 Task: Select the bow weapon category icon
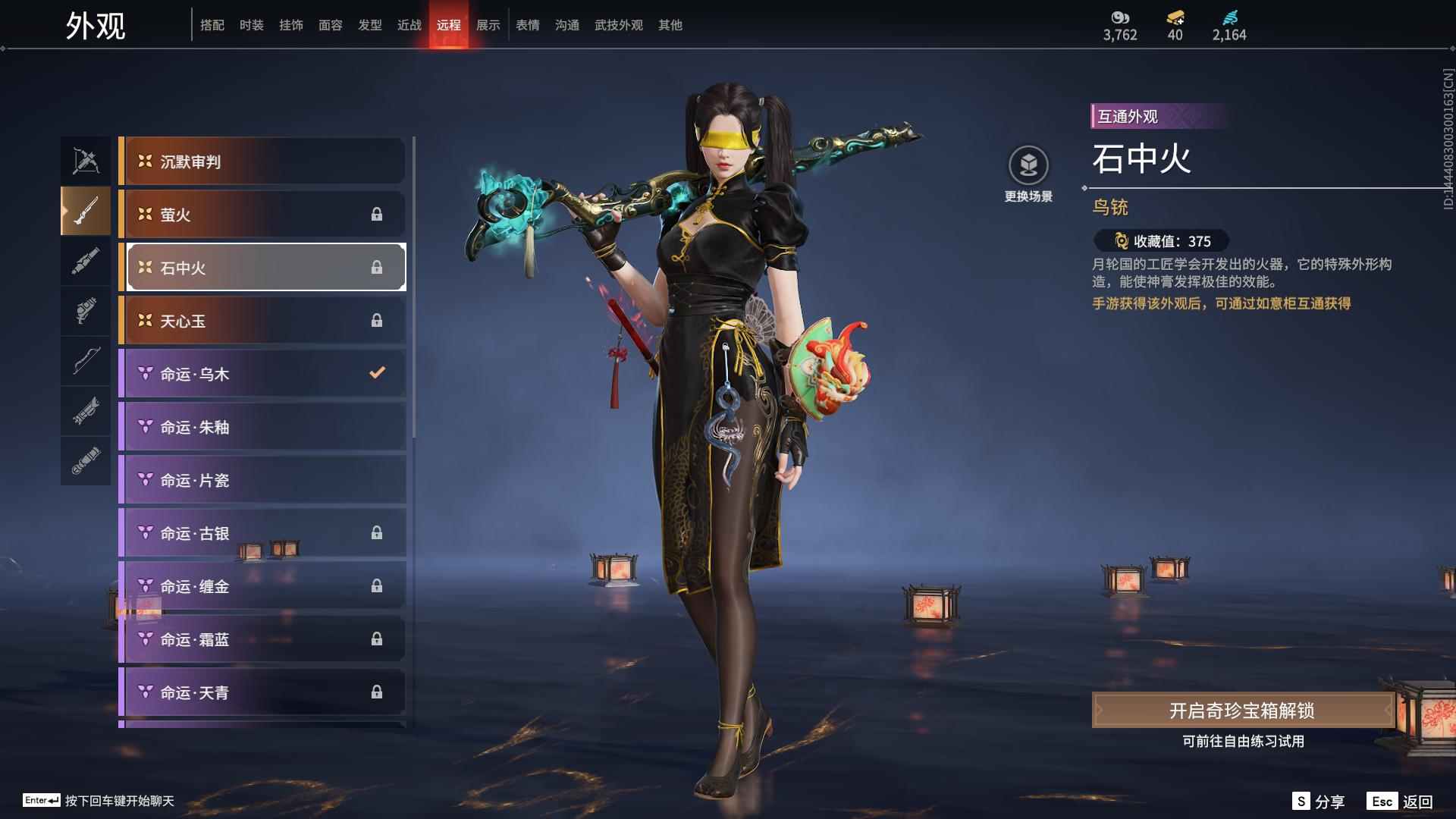tap(86, 361)
